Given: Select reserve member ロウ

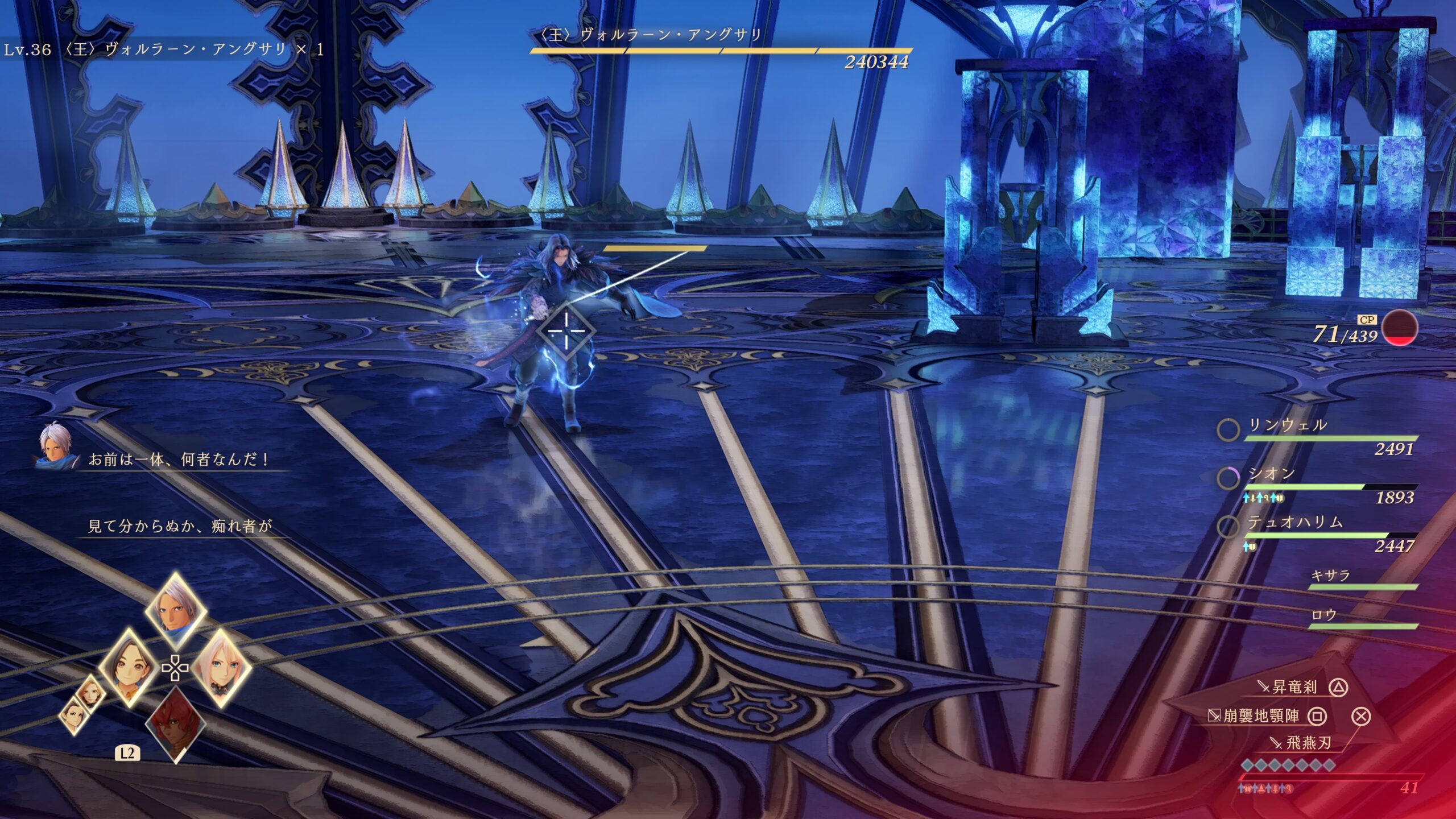Looking at the screenshot, I should point(1323,615).
